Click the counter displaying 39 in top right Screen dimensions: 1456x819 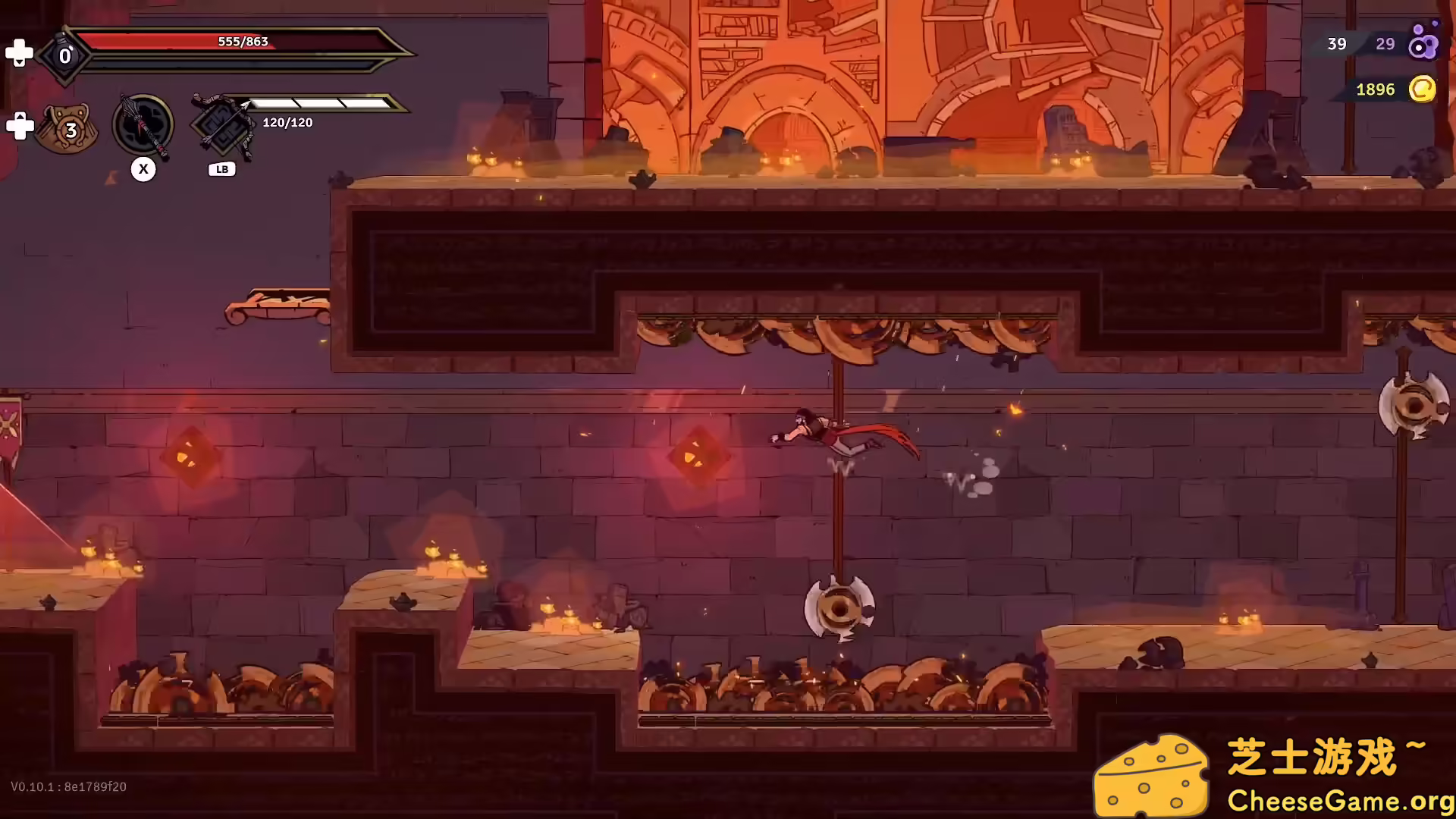click(x=1337, y=44)
